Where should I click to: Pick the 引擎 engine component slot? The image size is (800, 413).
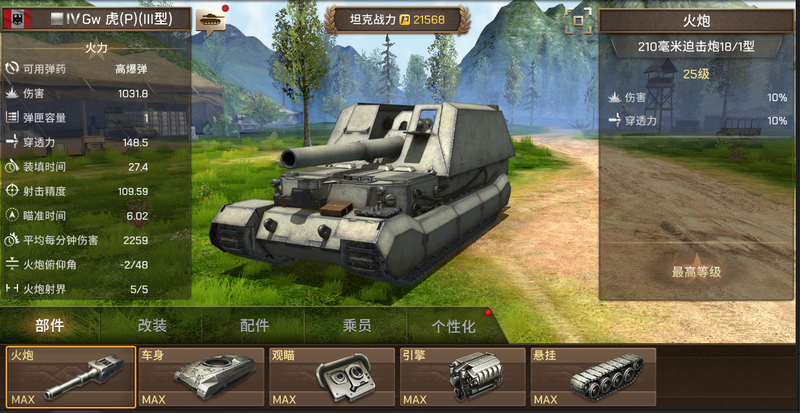pos(463,377)
